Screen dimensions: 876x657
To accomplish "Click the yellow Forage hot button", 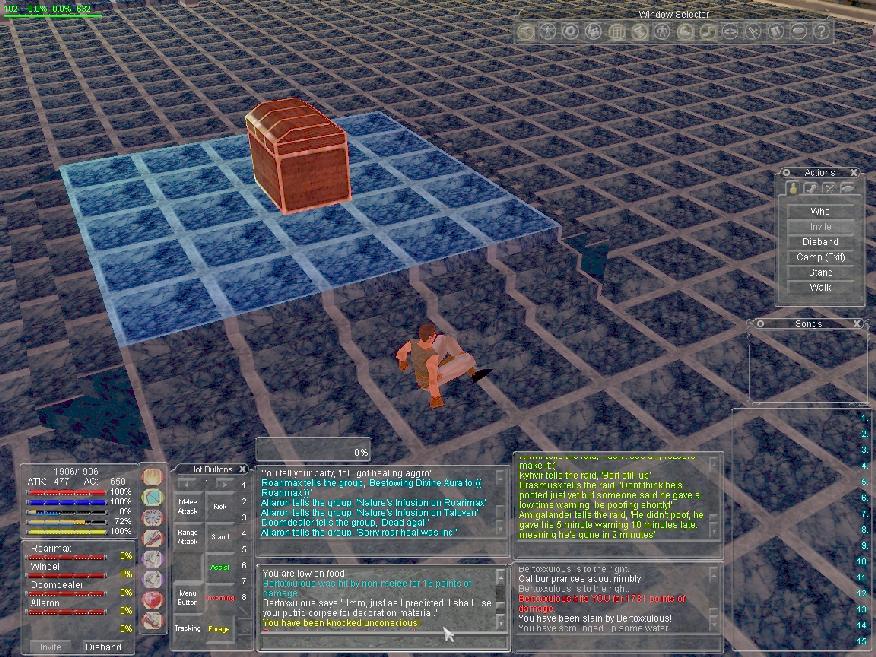I will point(219,629).
